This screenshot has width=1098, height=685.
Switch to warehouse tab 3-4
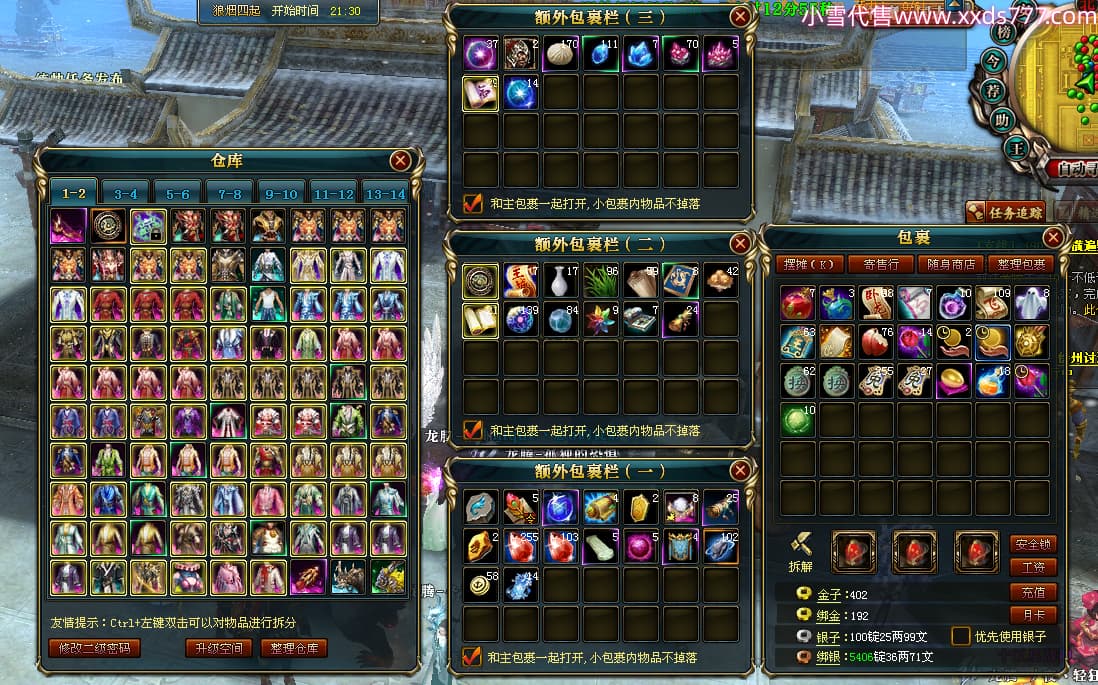point(126,194)
